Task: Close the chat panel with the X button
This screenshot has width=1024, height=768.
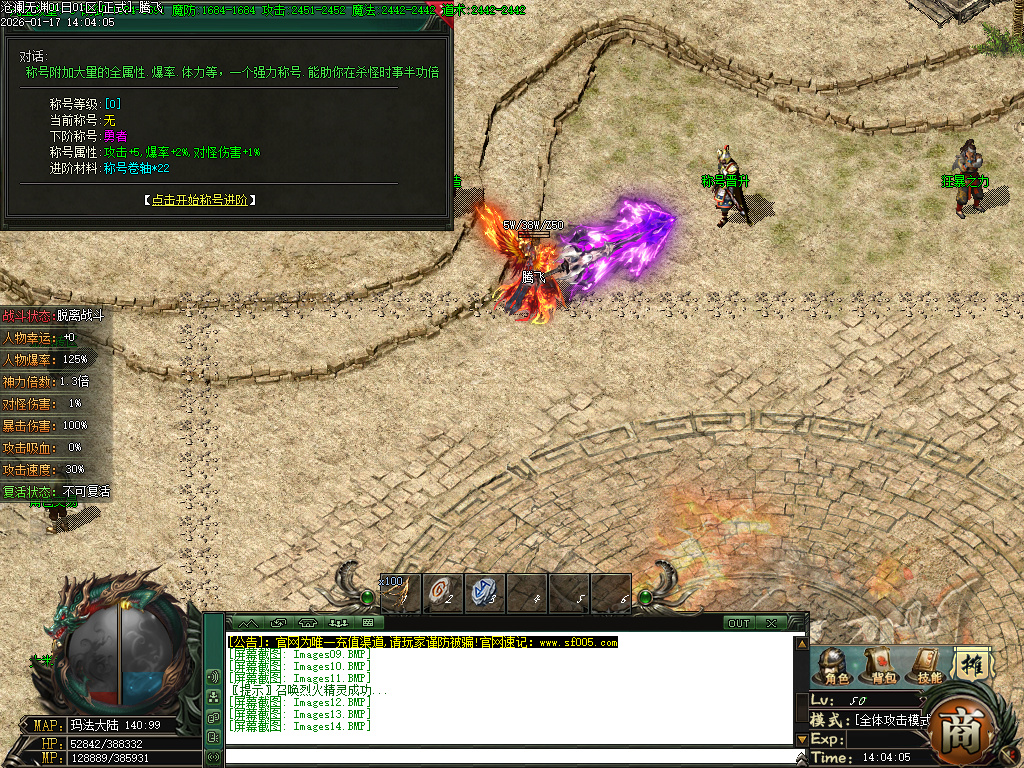Action: pos(771,623)
